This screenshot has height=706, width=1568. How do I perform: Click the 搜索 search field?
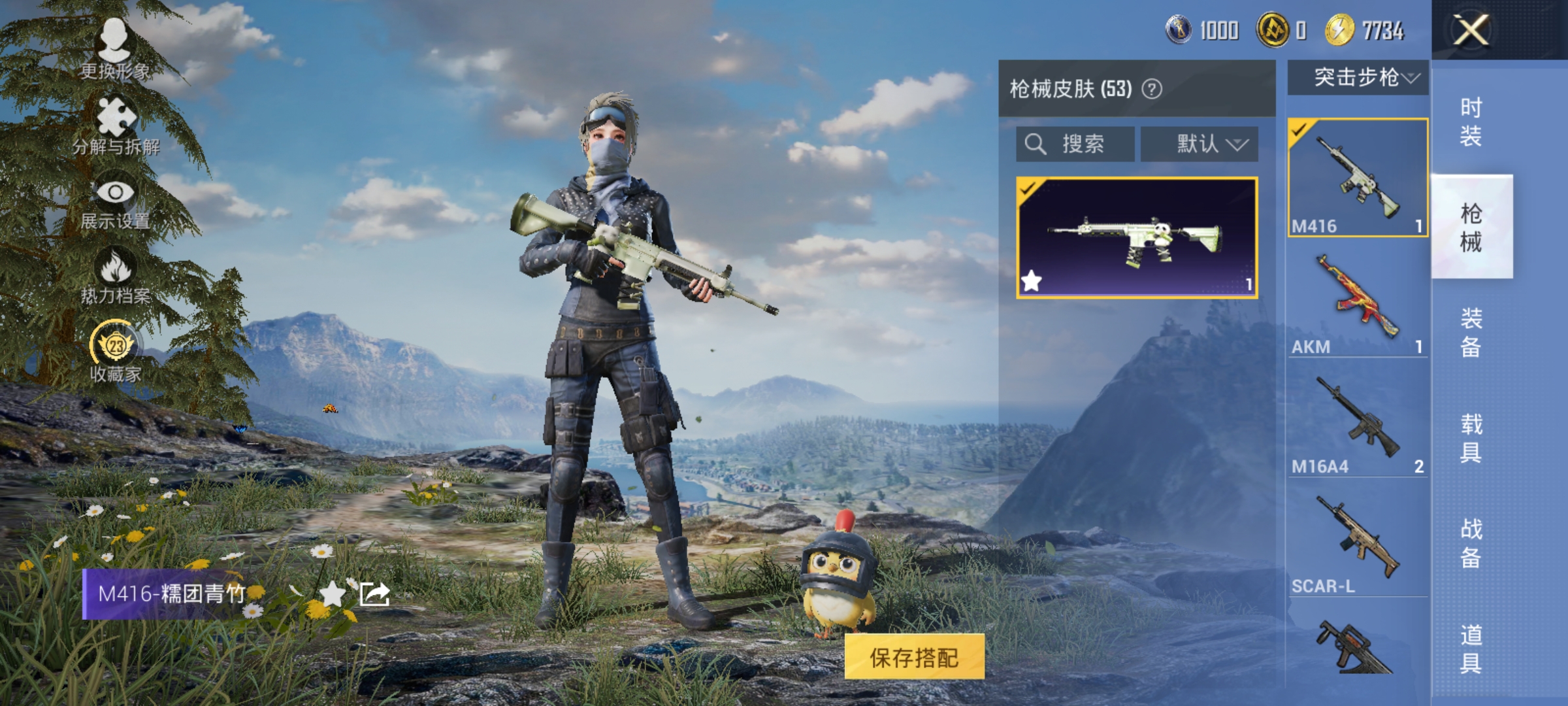click(1075, 143)
